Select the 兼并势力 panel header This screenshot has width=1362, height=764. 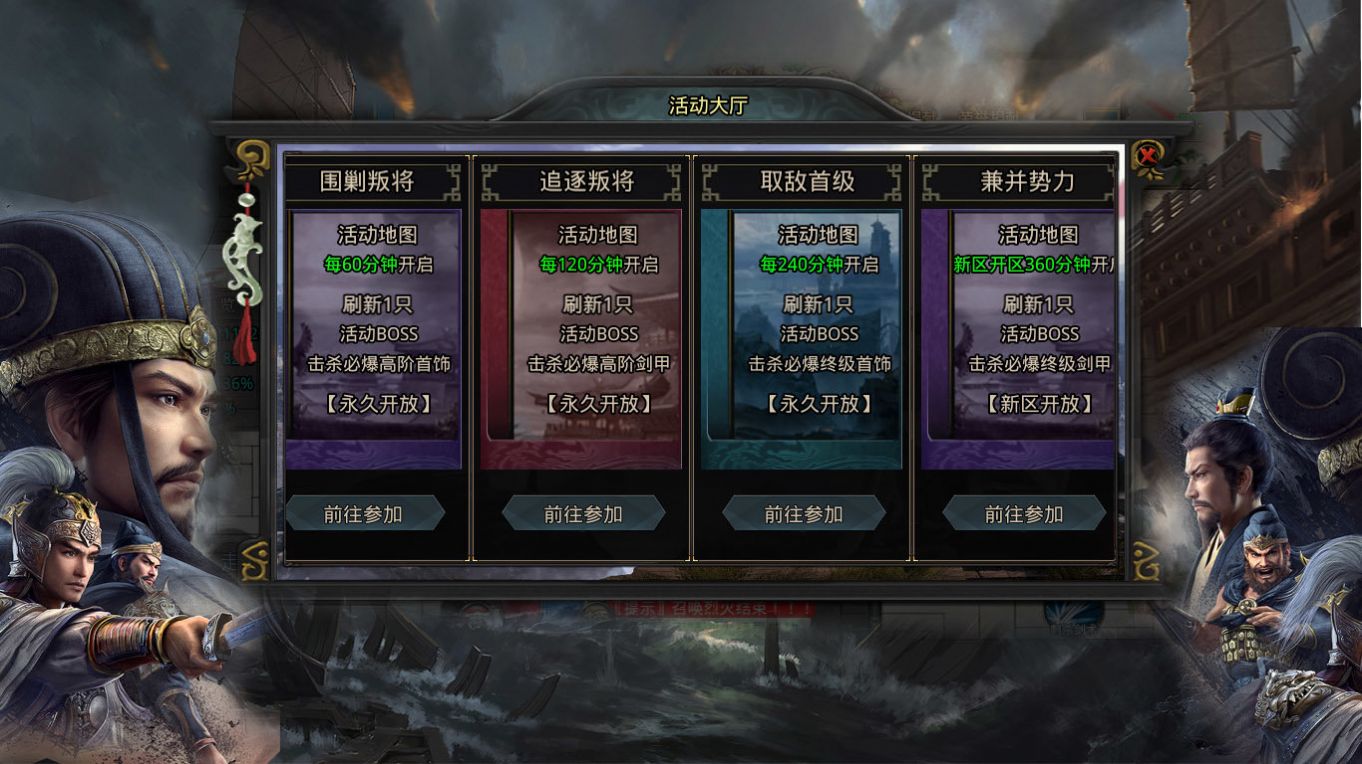1026,180
